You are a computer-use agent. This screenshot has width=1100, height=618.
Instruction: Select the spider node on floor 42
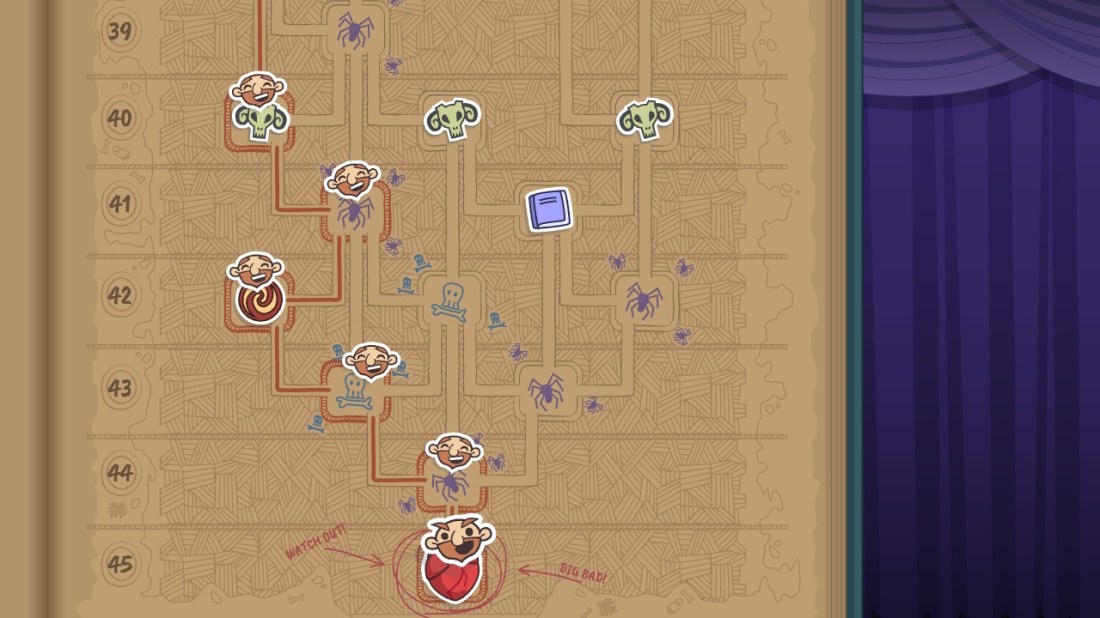(x=642, y=300)
